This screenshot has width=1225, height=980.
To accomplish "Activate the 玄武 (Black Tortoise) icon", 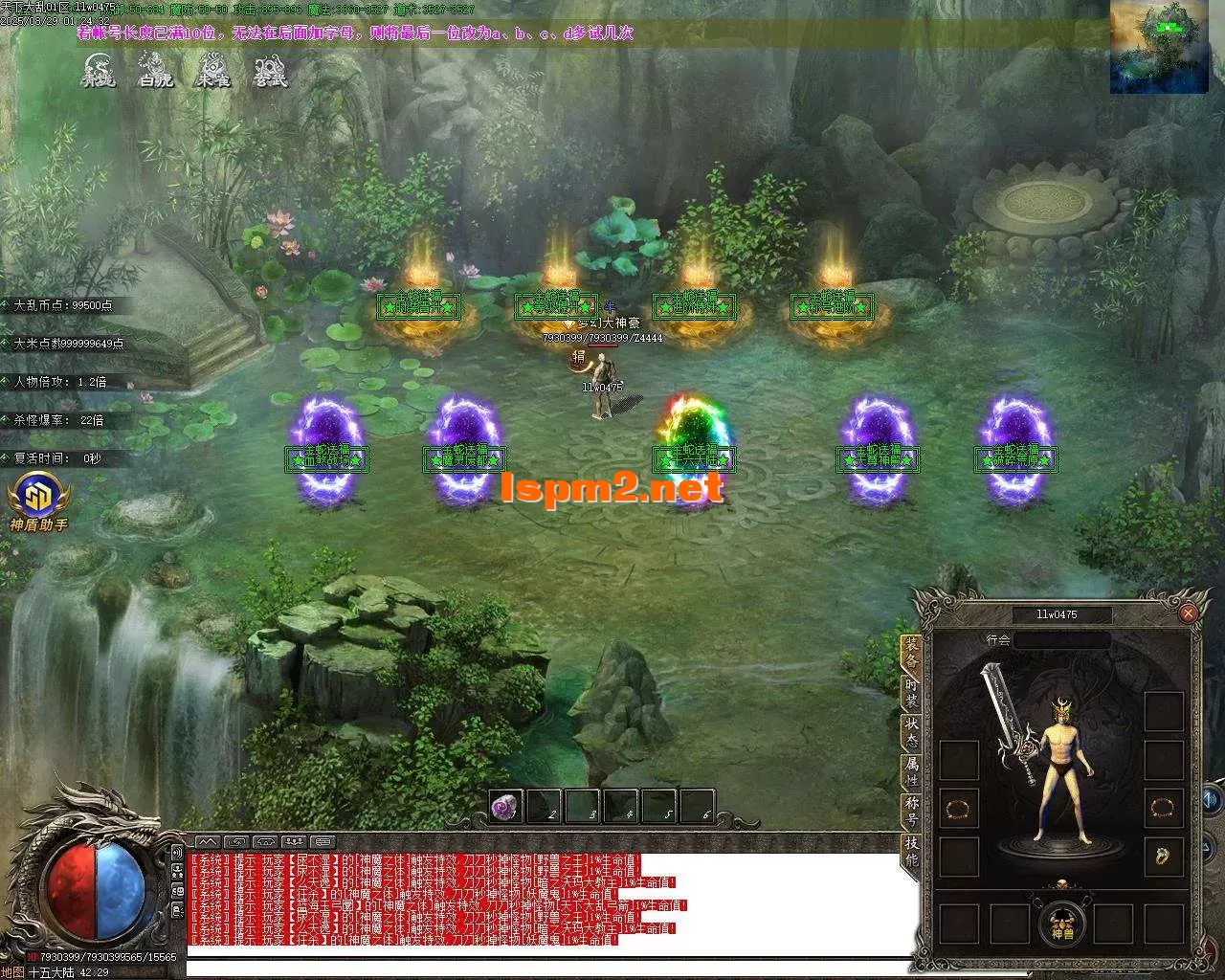I will coord(270,71).
